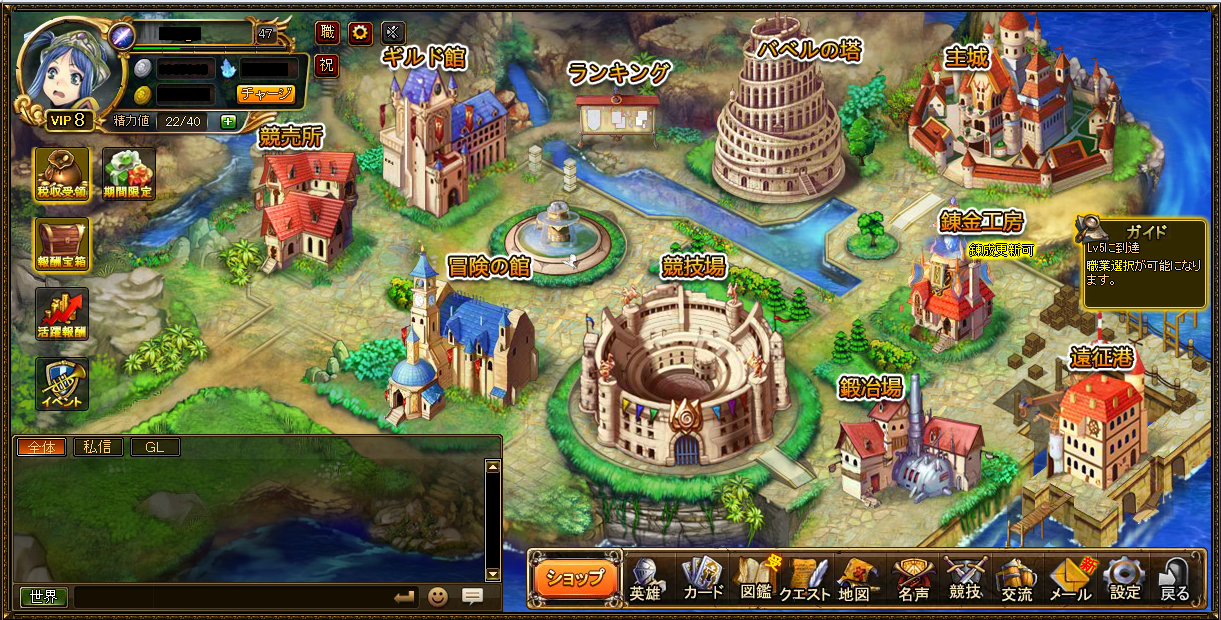Add stamina with the green plus button

pos(228,121)
